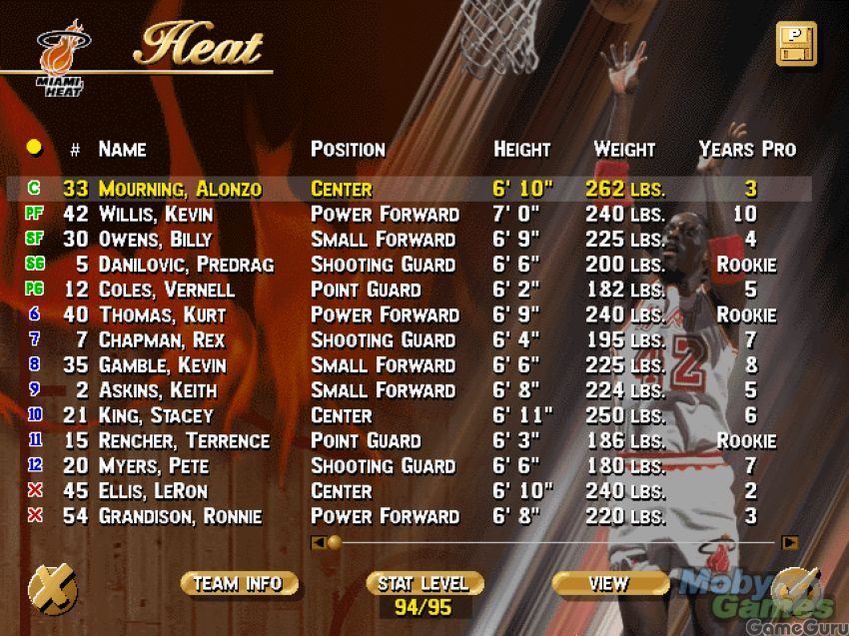Change the Stat Level setting
Screen dimensions: 849x636
[425, 583]
